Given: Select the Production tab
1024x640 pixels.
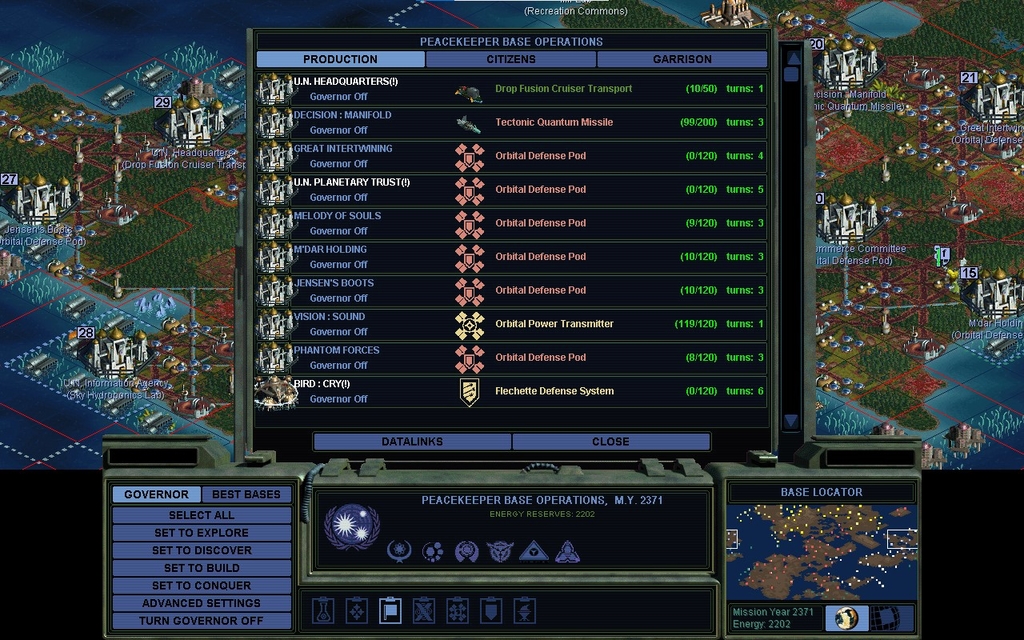Looking at the screenshot, I should [340, 59].
